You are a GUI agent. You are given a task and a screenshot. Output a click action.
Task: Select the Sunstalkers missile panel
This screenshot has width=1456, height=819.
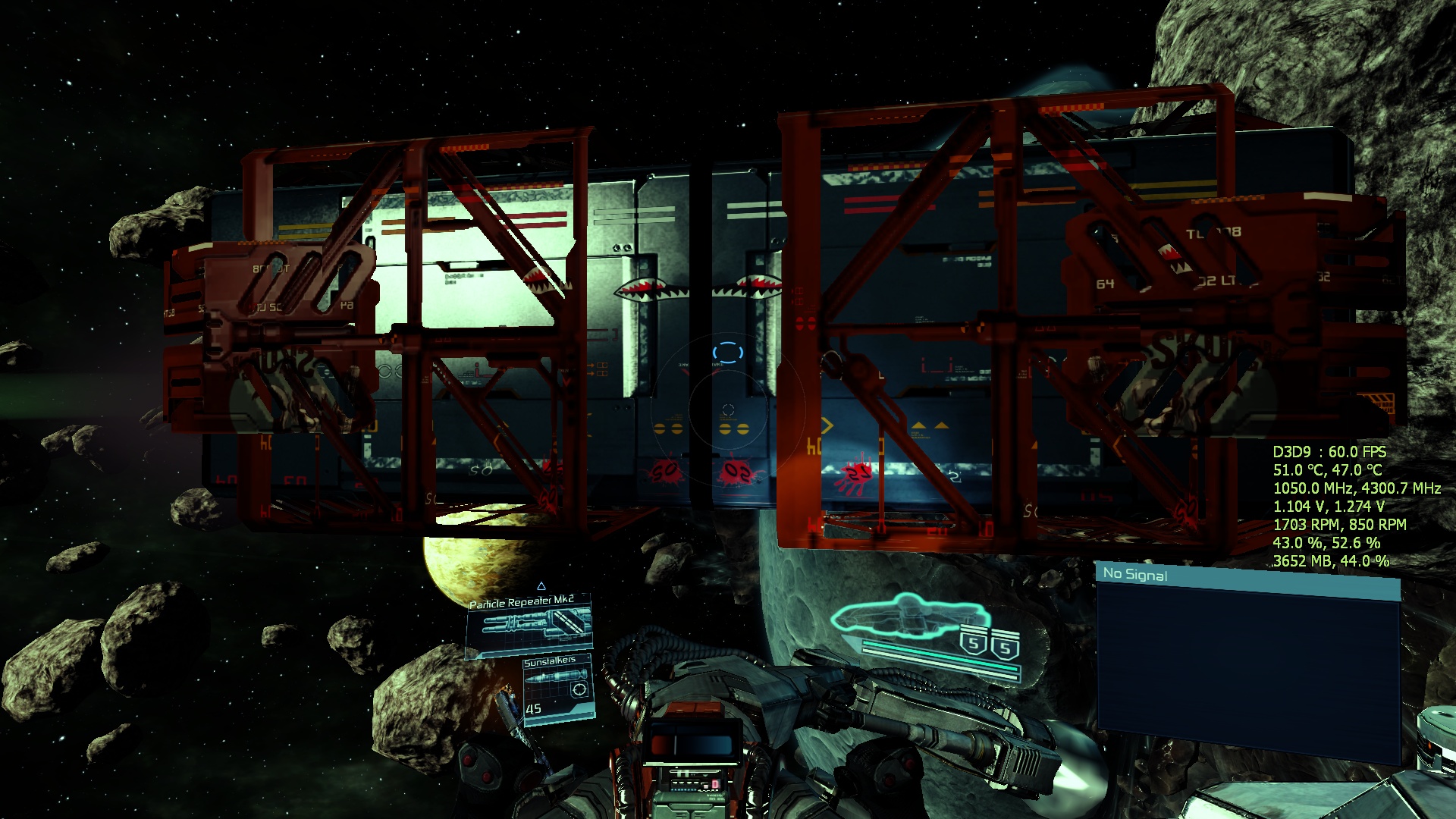pyautogui.click(x=558, y=689)
